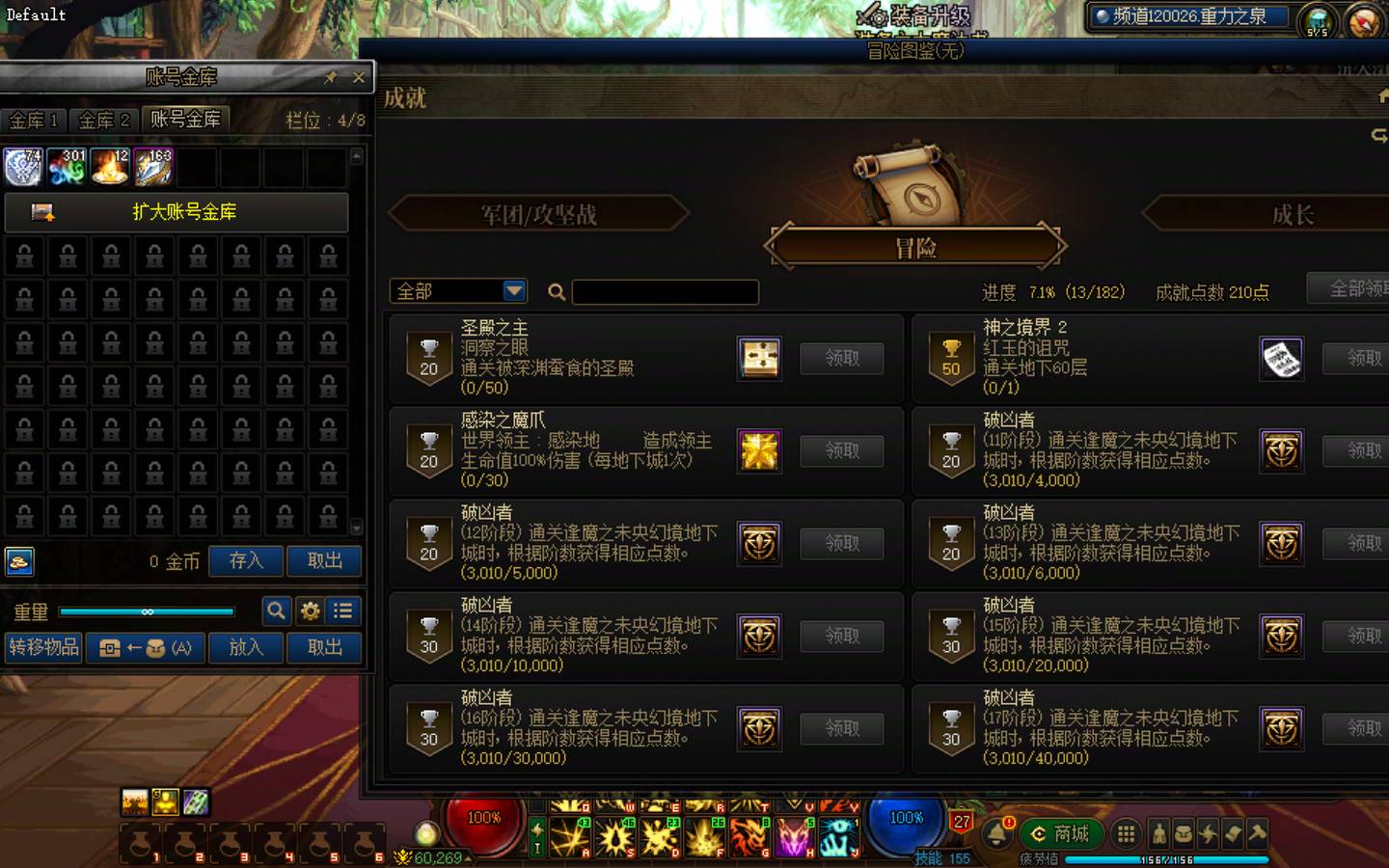
Task: Open the vault settings gear icon
Action: 310,610
